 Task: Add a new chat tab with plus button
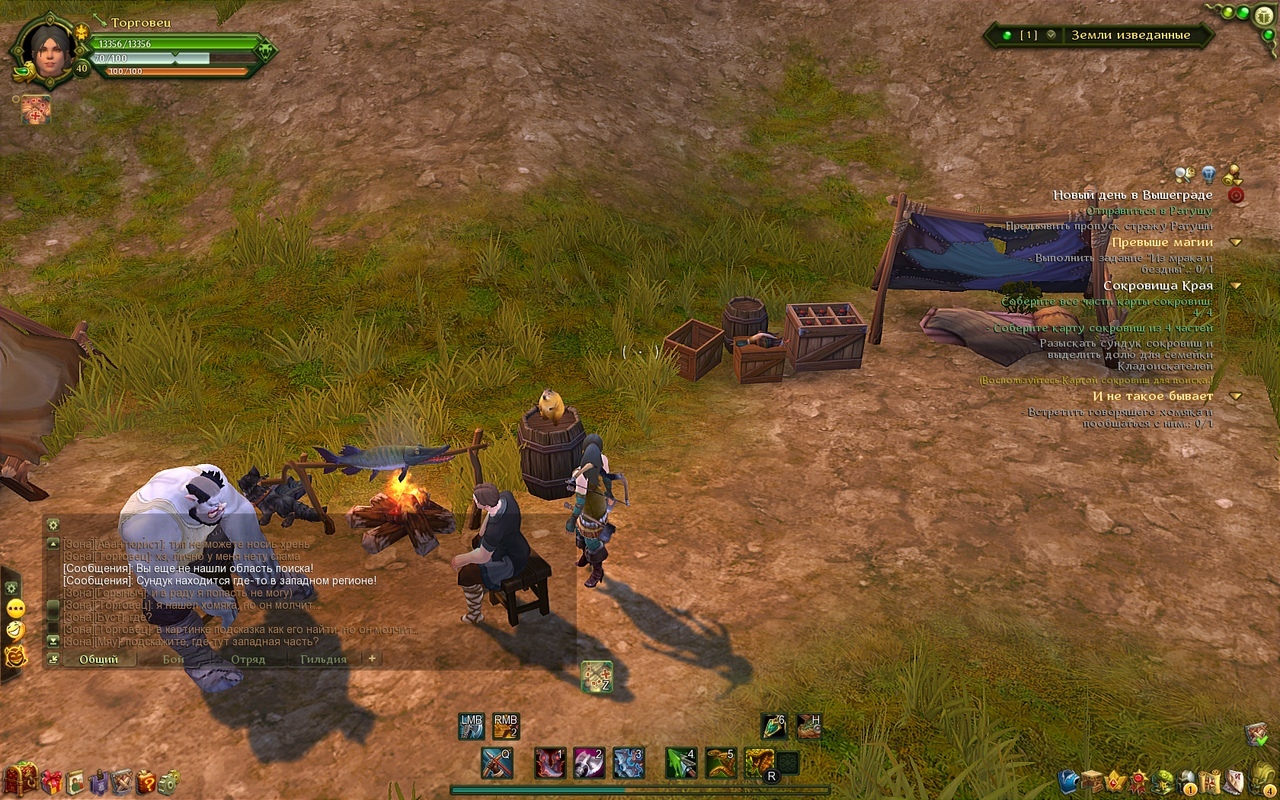click(x=372, y=659)
